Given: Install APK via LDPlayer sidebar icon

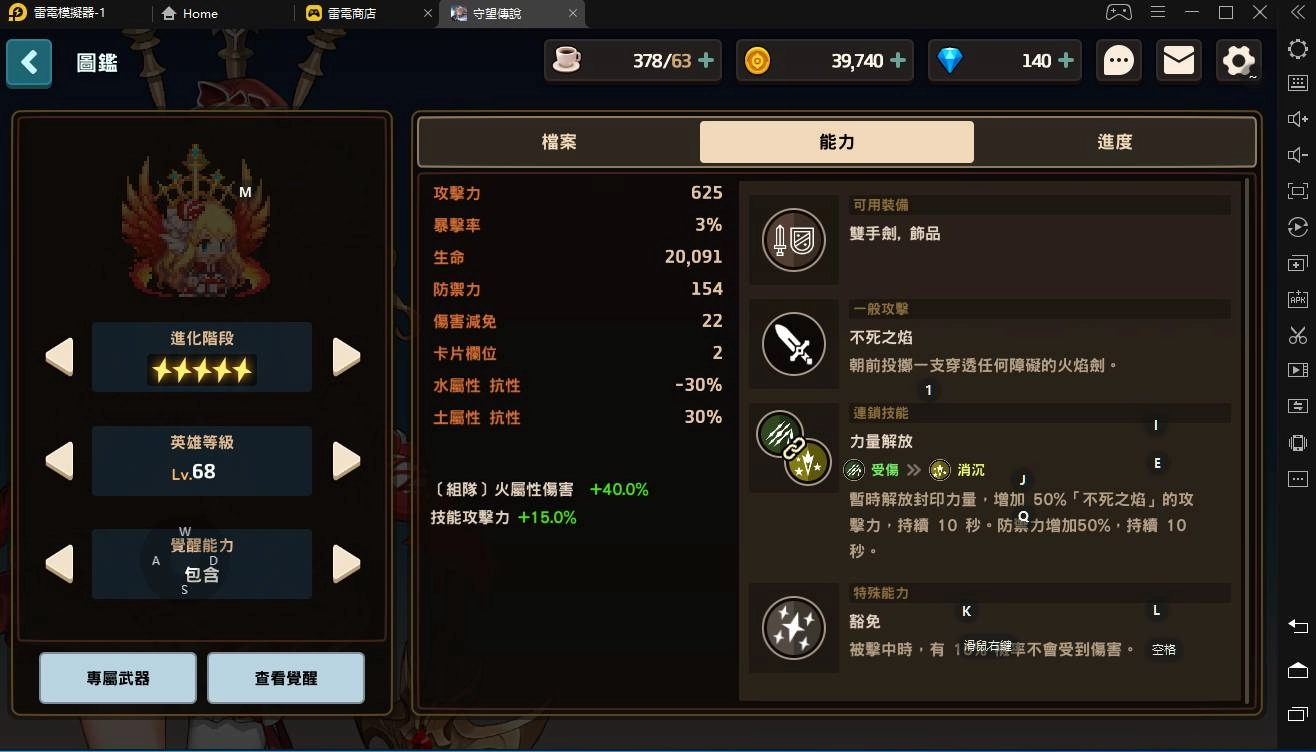Looking at the screenshot, I should (x=1297, y=298).
